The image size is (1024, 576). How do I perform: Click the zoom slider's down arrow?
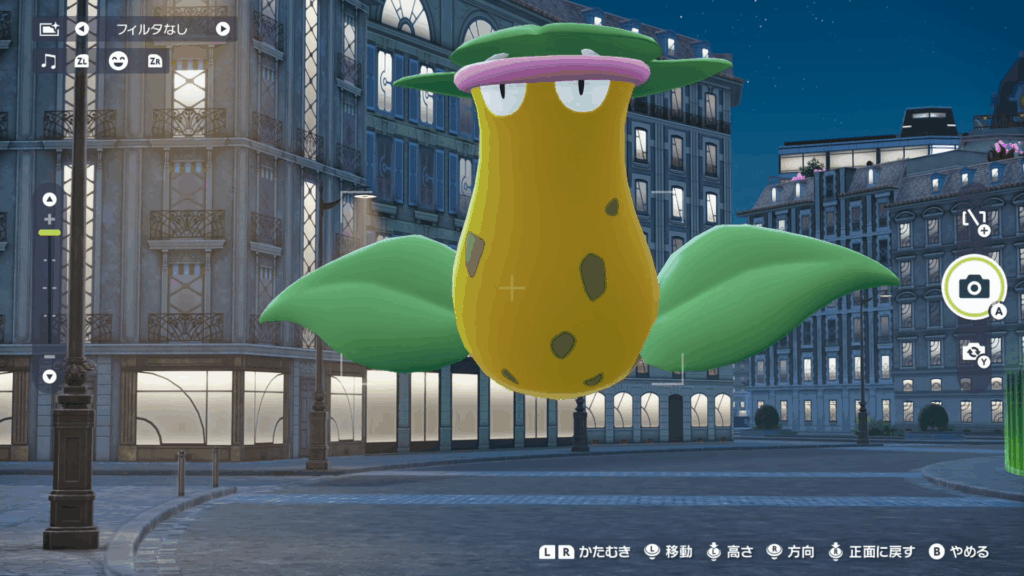[x=49, y=376]
